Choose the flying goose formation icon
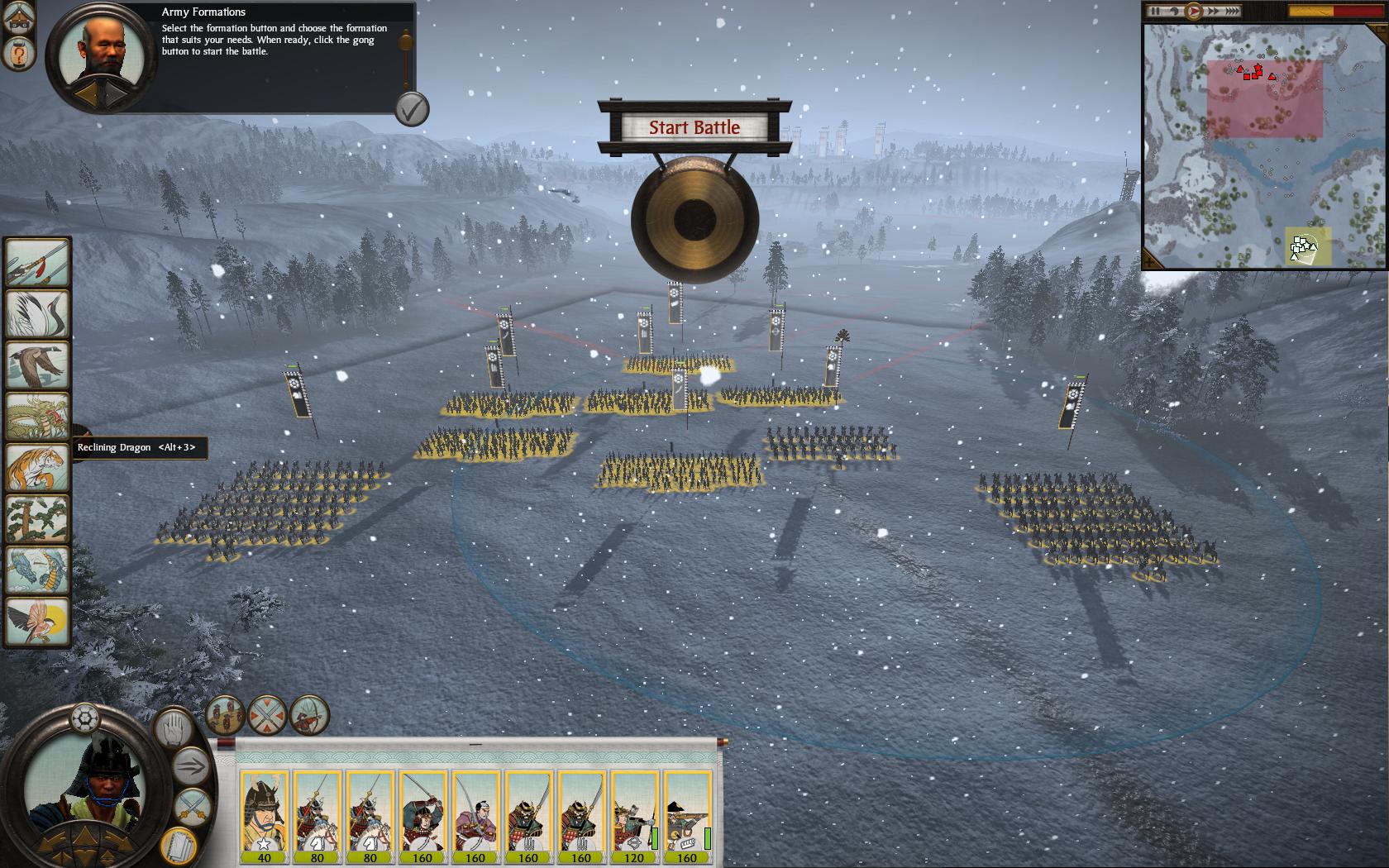The height and width of the screenshot is (868, 1389). point(37,365)
